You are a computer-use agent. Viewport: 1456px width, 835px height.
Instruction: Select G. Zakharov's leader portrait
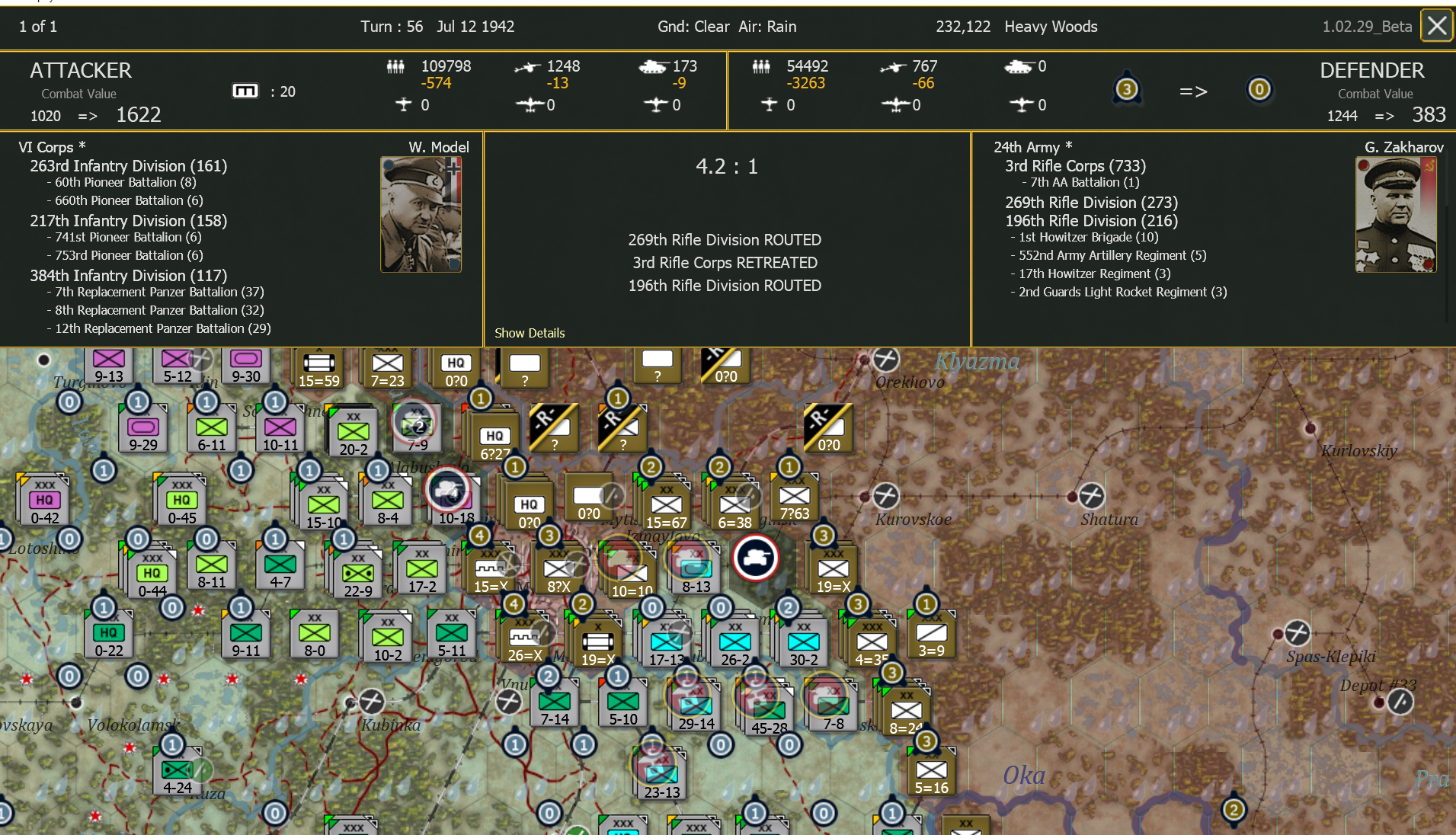[1397, 213]
